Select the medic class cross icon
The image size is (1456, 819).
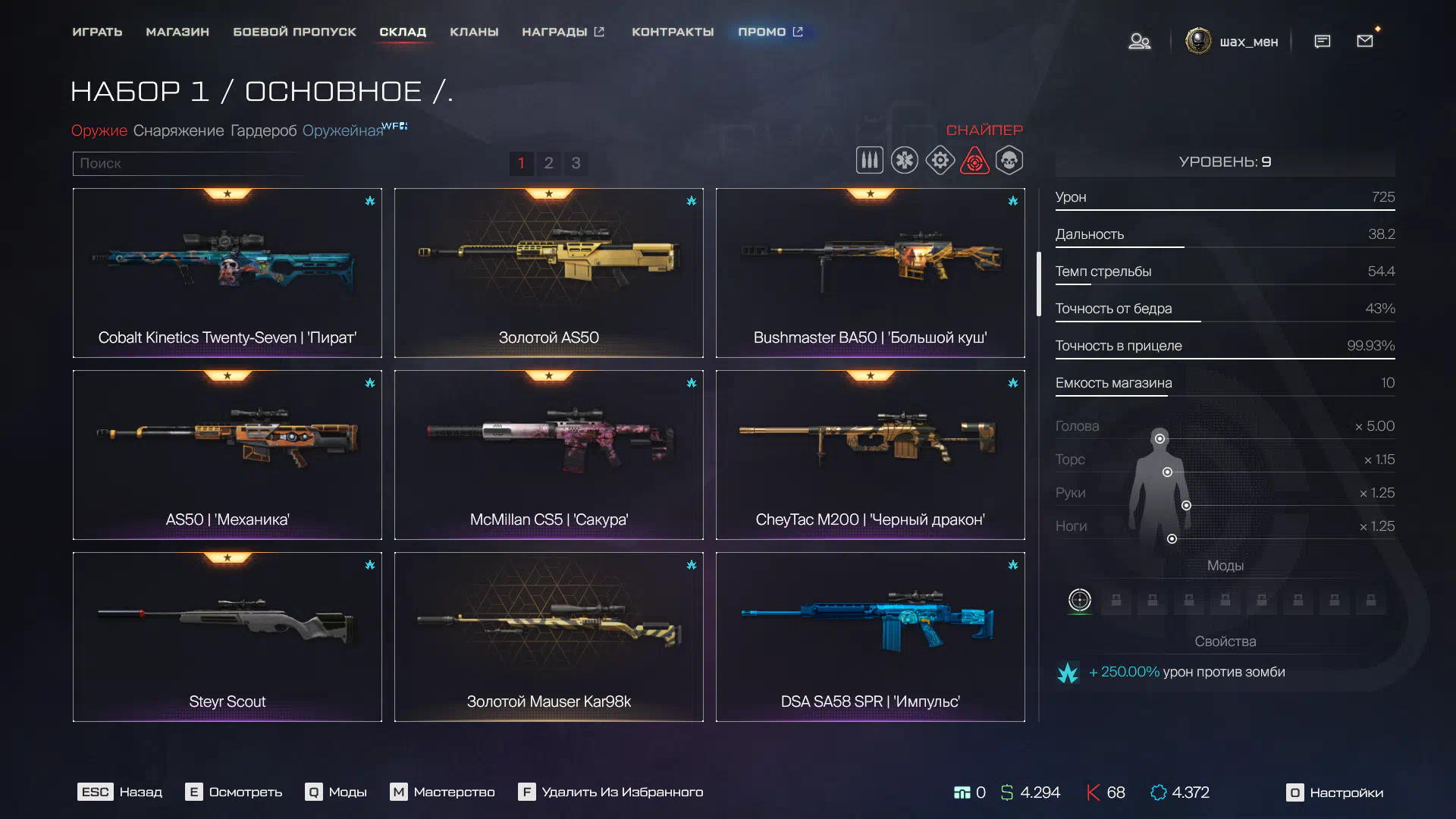[904, 161]
